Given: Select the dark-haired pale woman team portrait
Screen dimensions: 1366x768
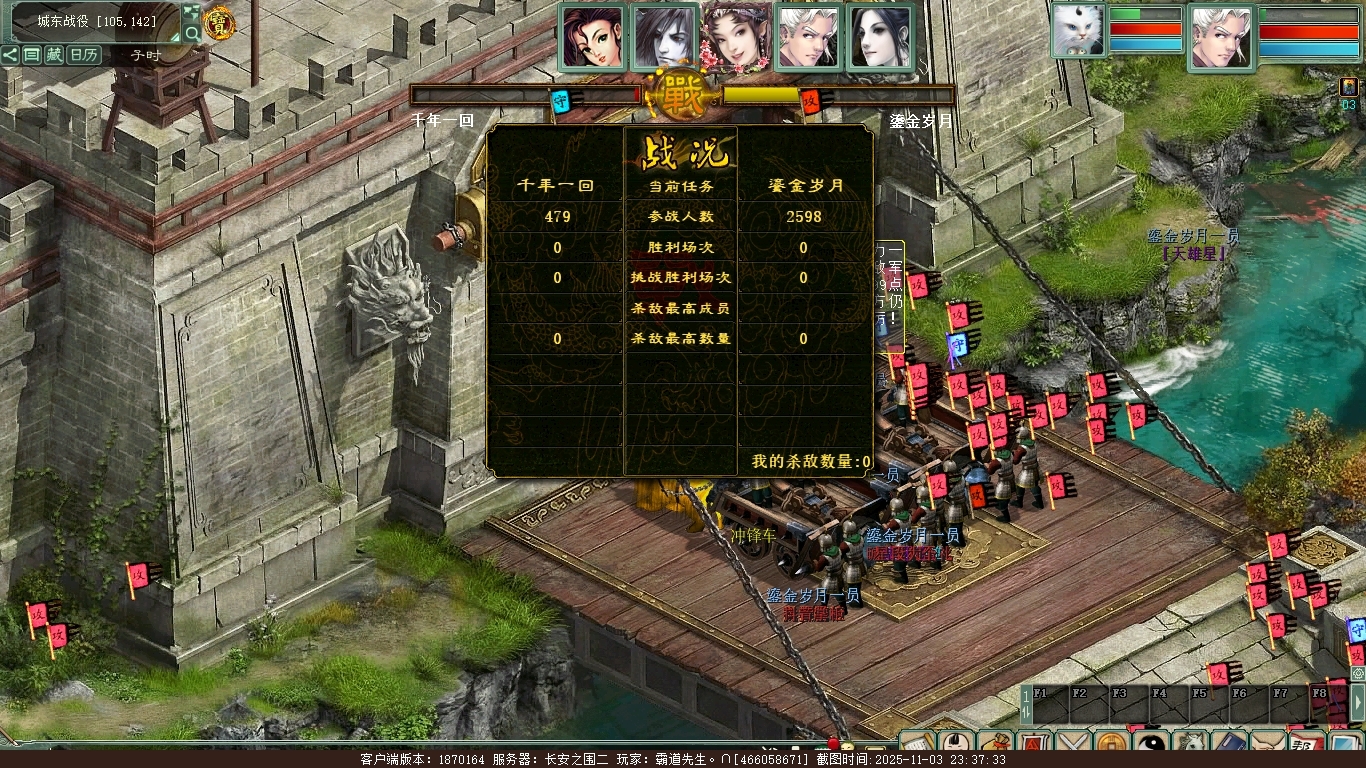Looking at the screenshot, I should [x=881, y=37].
